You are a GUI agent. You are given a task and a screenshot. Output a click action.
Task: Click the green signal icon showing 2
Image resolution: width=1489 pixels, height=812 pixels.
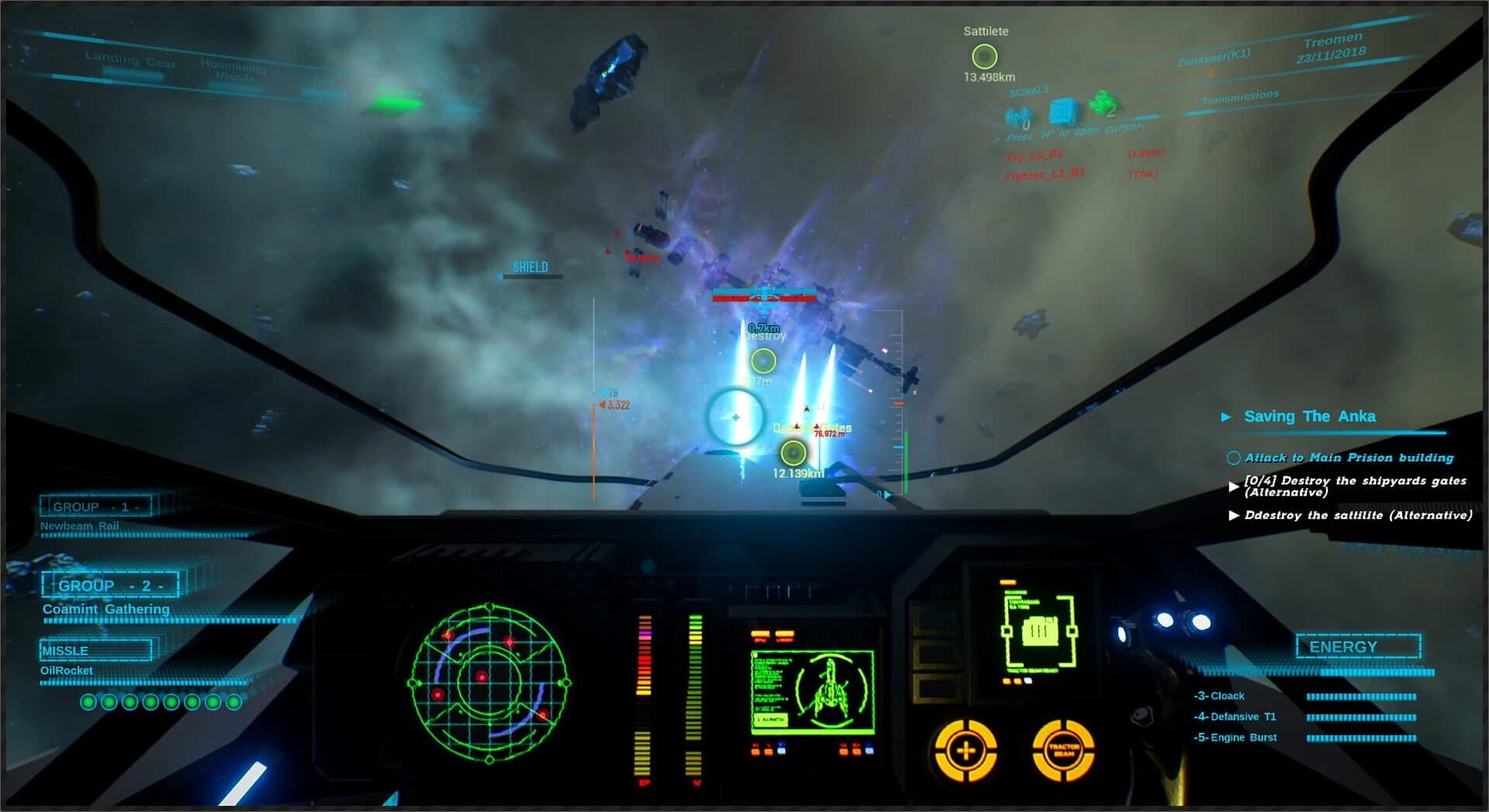click(1104, 103)
